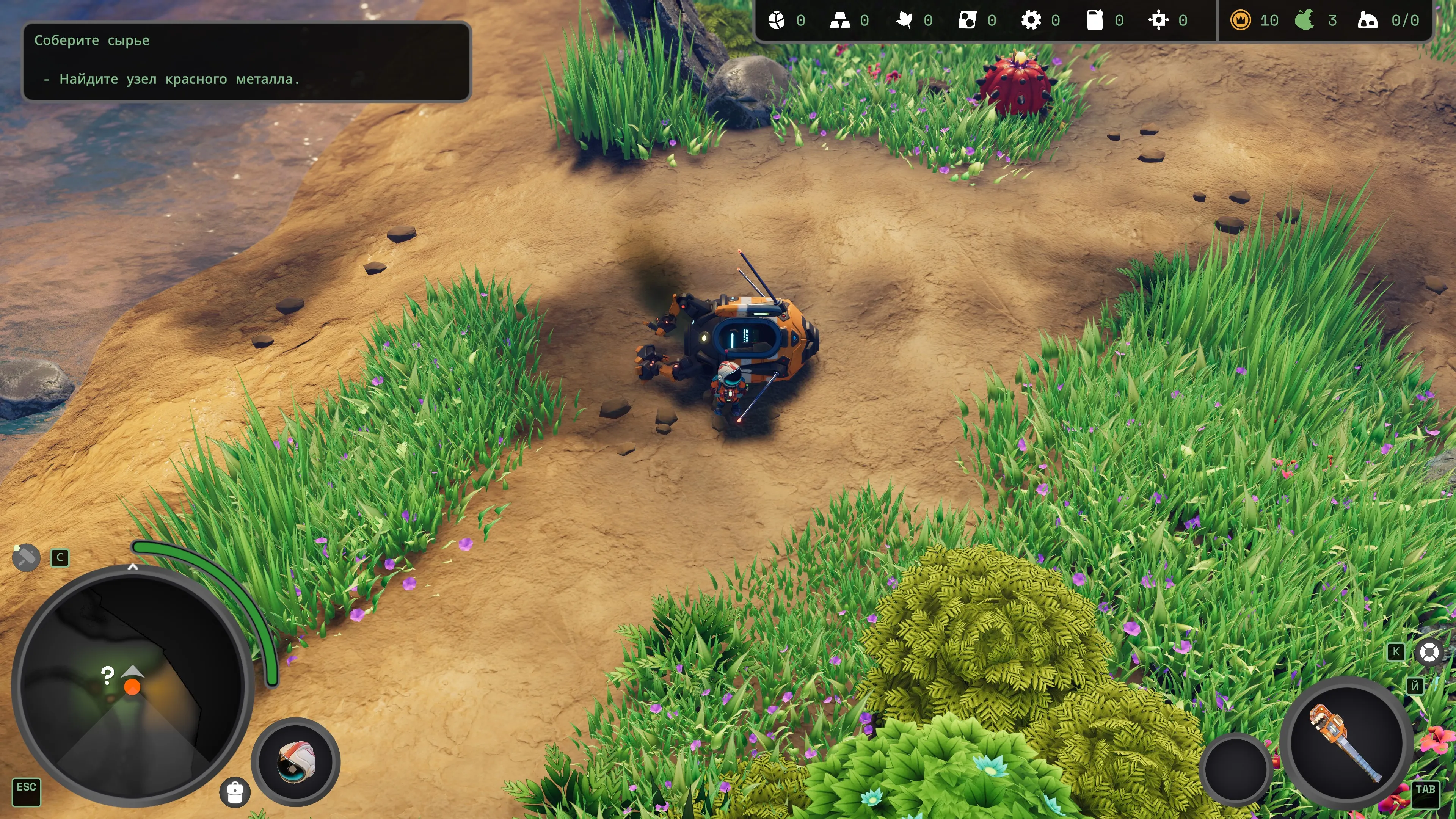Click the leaf plant resource icon

[x=904, y=21]
